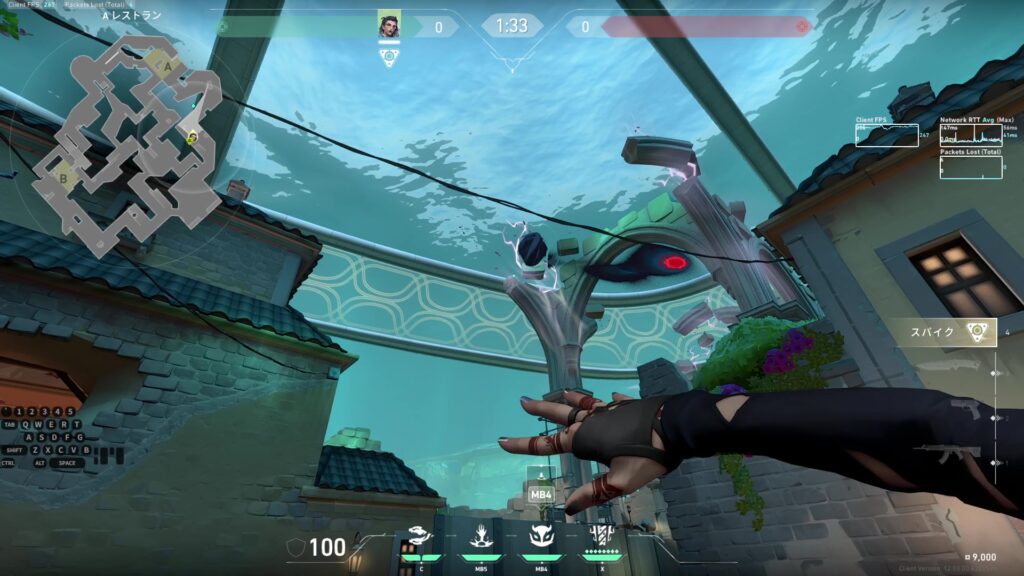
Task: Click the Client FPS performance graph
Action: (x=886, y=136)
